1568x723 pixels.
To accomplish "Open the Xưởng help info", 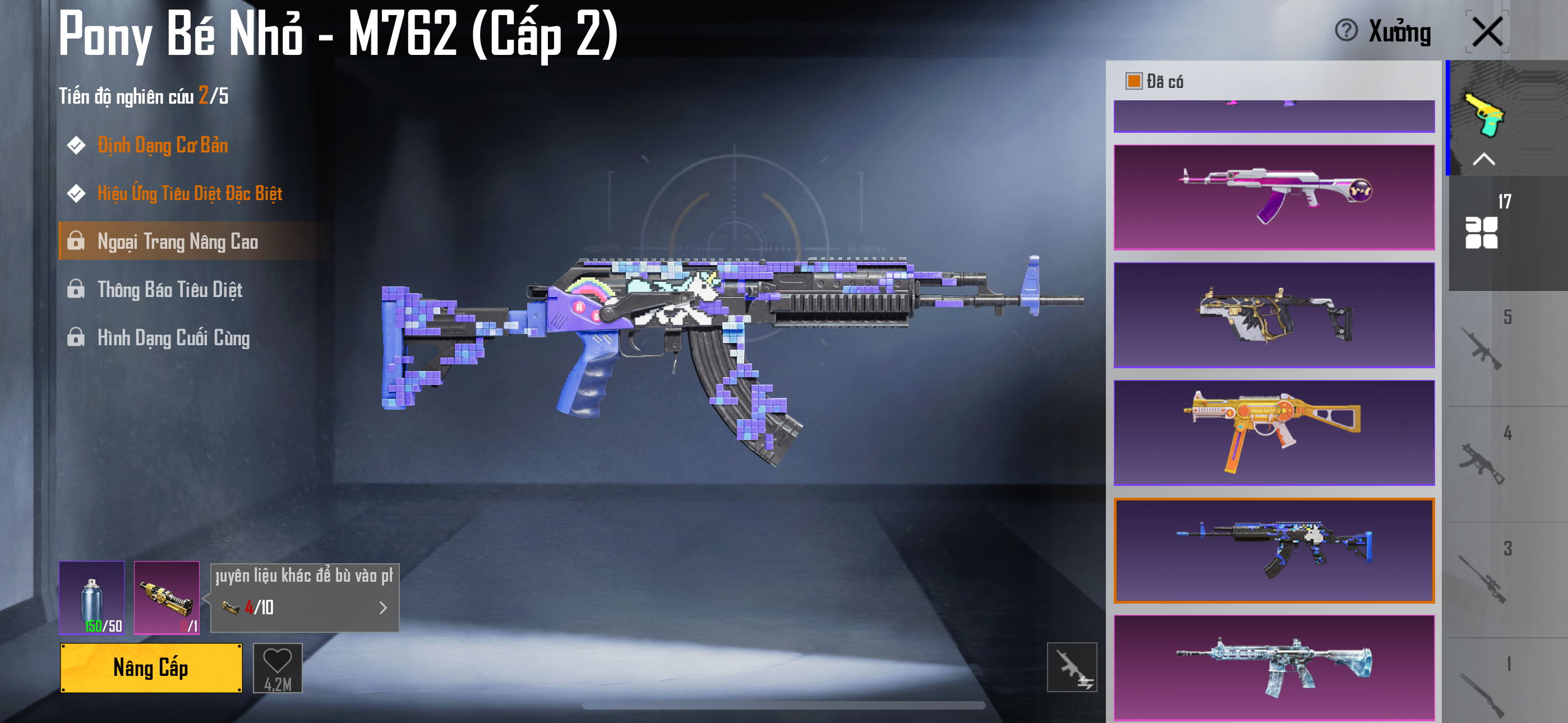I will click(x=1346, y=30).
